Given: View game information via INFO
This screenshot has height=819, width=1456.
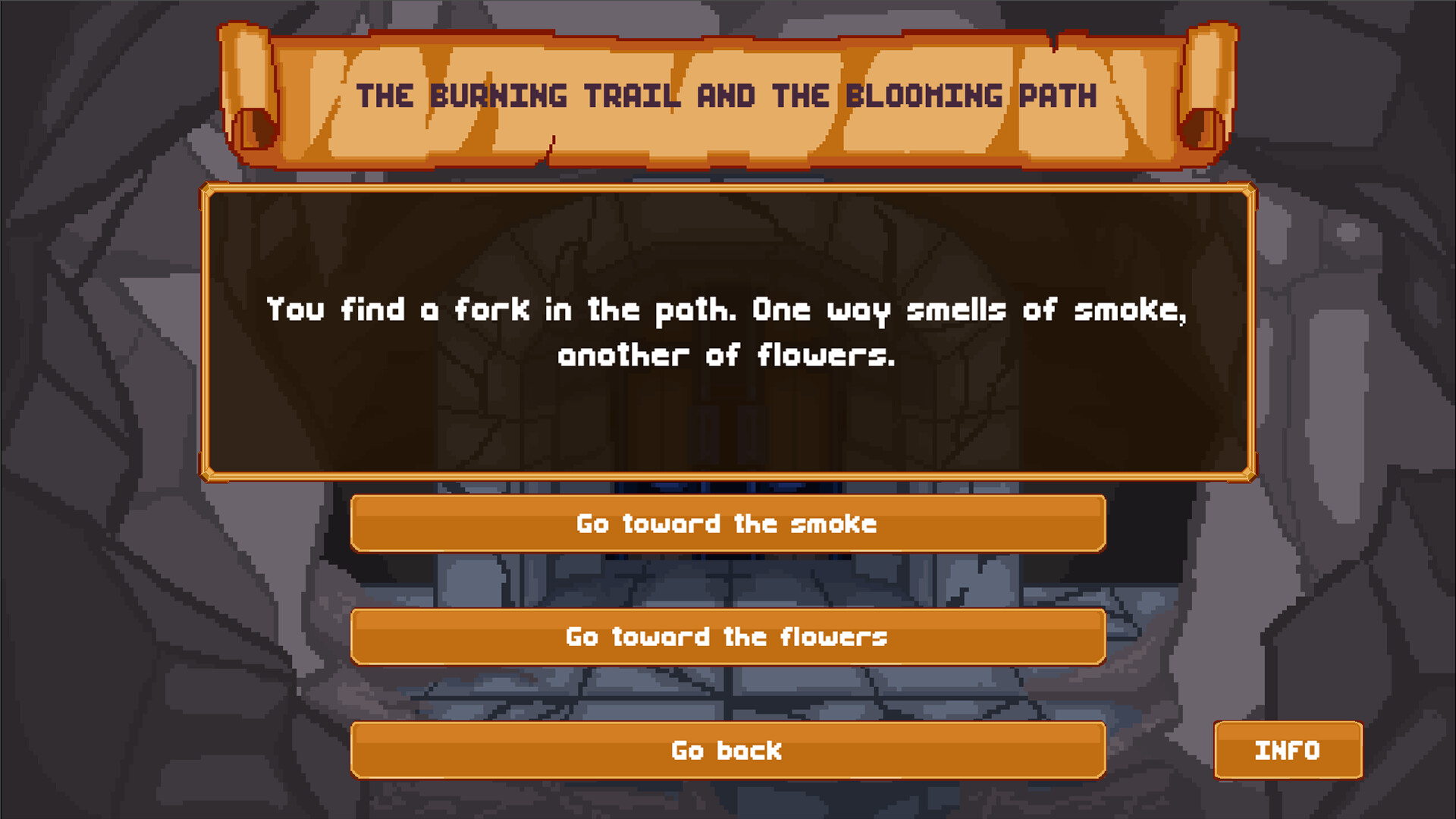Looking at the screenshot, I should click(x=1288, y=751).
